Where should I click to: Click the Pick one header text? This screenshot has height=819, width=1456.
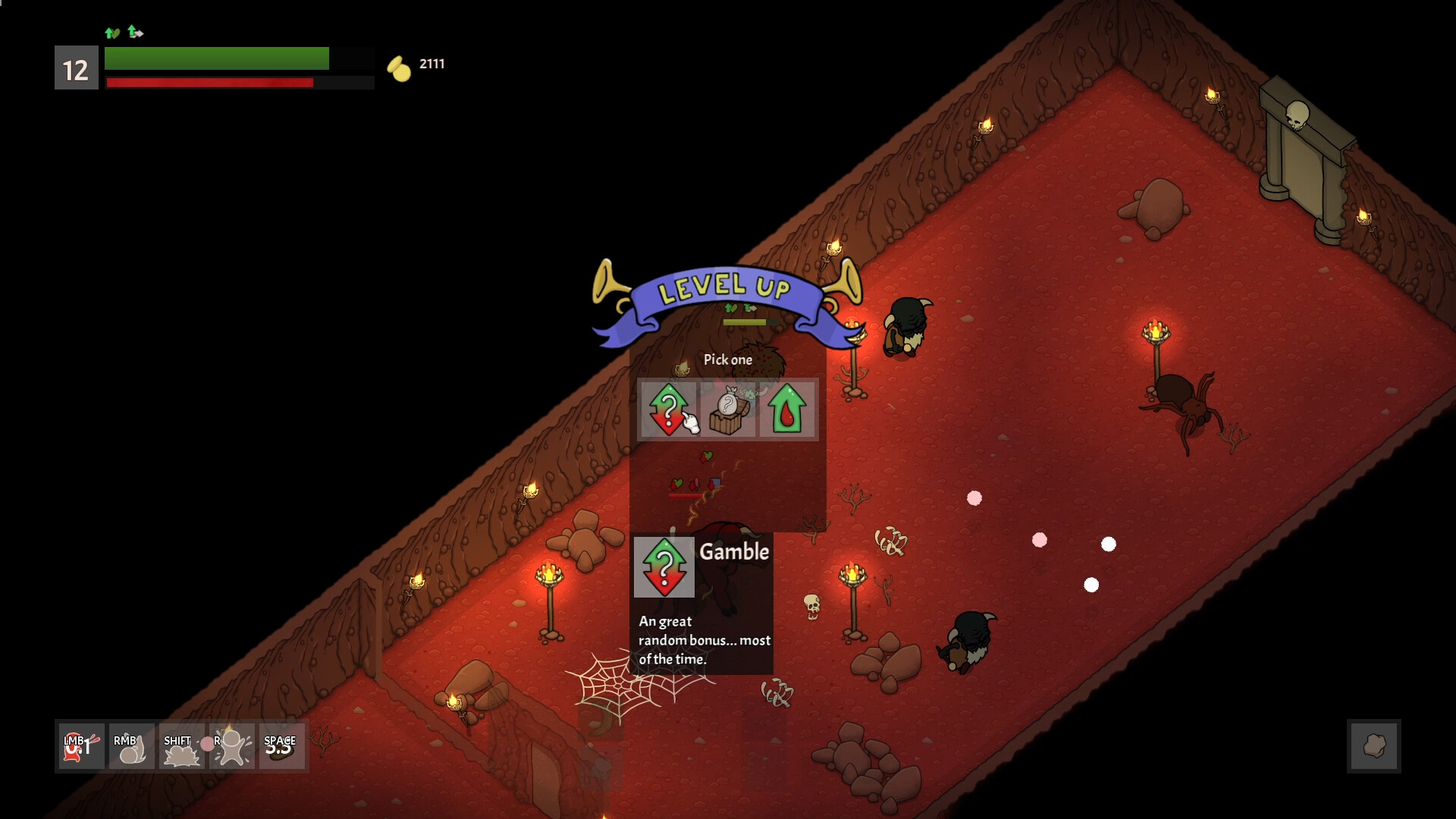tap(727, 359)
